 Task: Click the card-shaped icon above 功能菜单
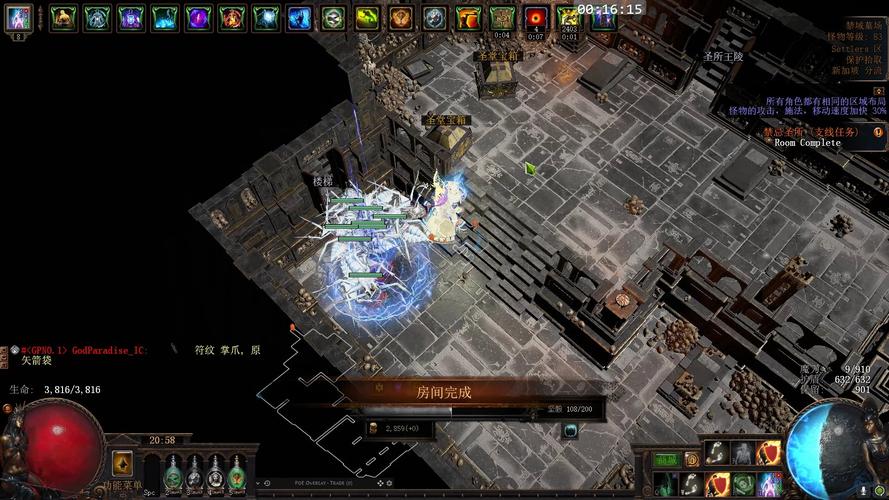(122, 463)
